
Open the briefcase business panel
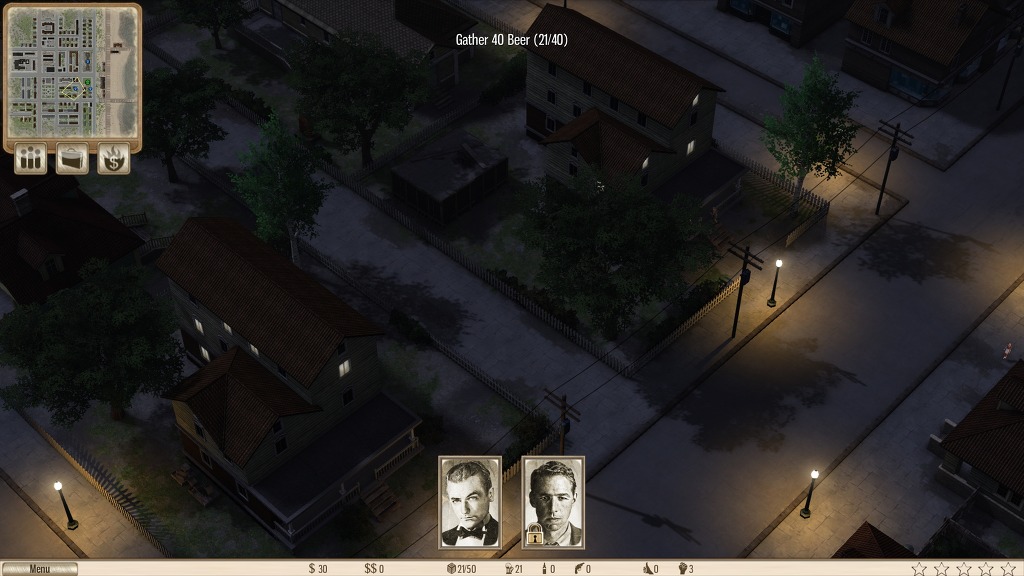tap(72, 159)
